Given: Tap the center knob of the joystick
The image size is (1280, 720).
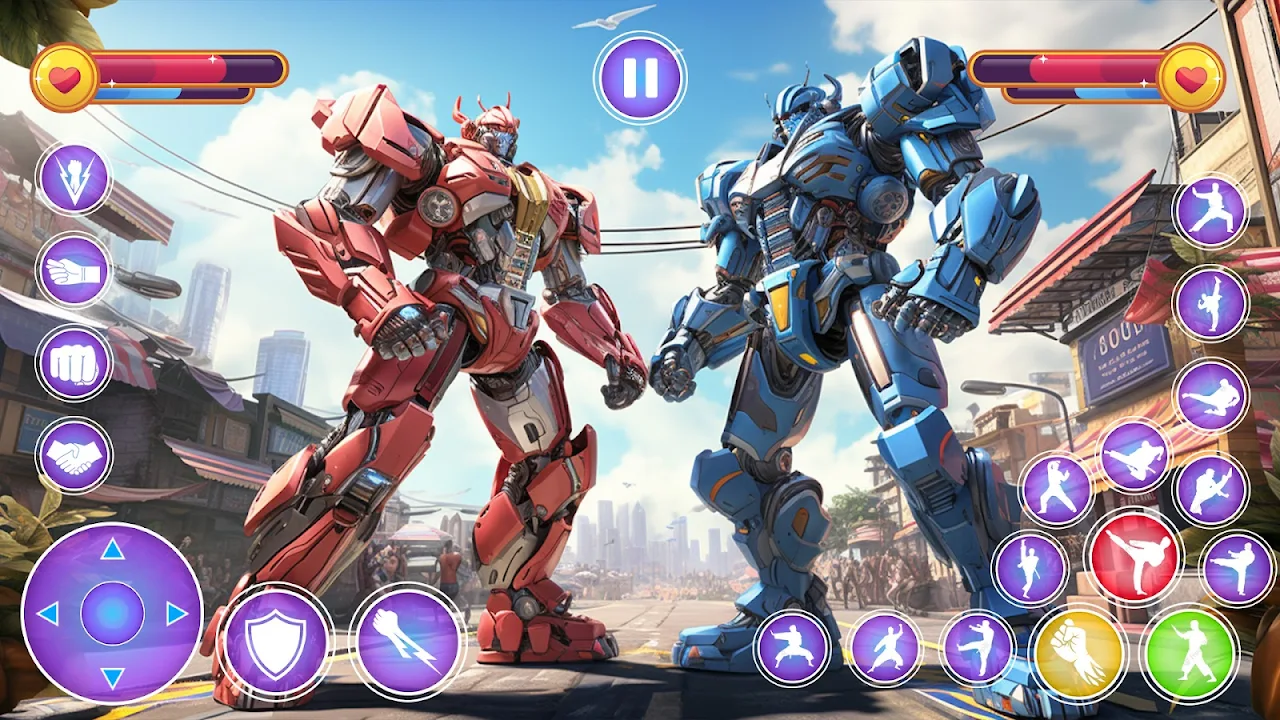Looking at the screenshot, I should pos(112,613).
